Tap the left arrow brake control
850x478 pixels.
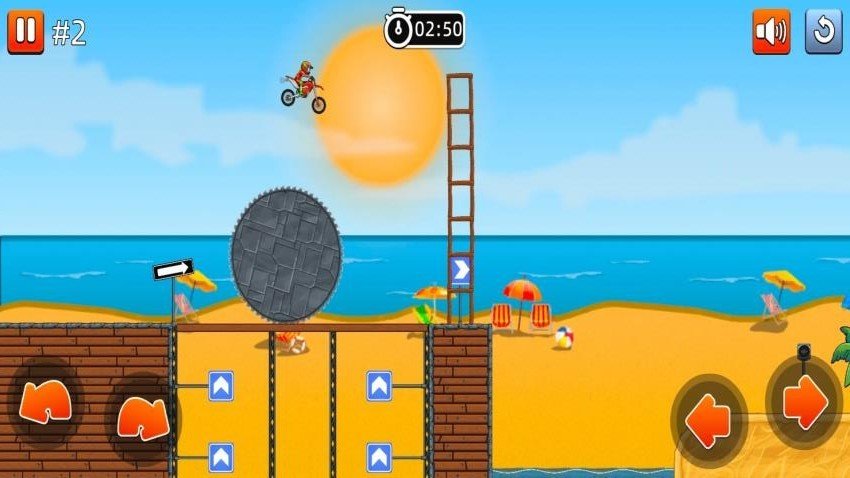pyautogui.click(x=709, y=410)
